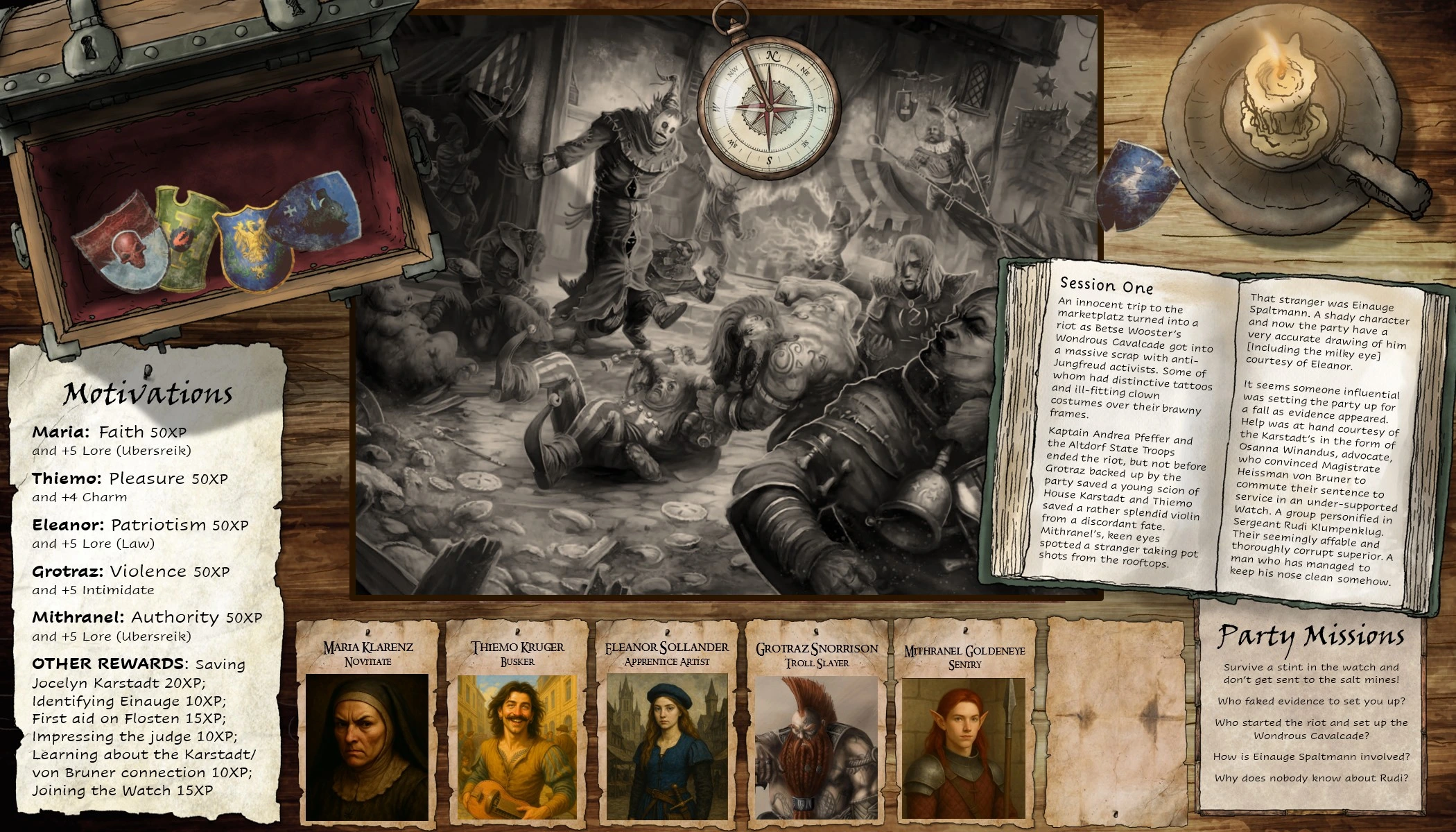Click the compass above the scene artwork

768,109
